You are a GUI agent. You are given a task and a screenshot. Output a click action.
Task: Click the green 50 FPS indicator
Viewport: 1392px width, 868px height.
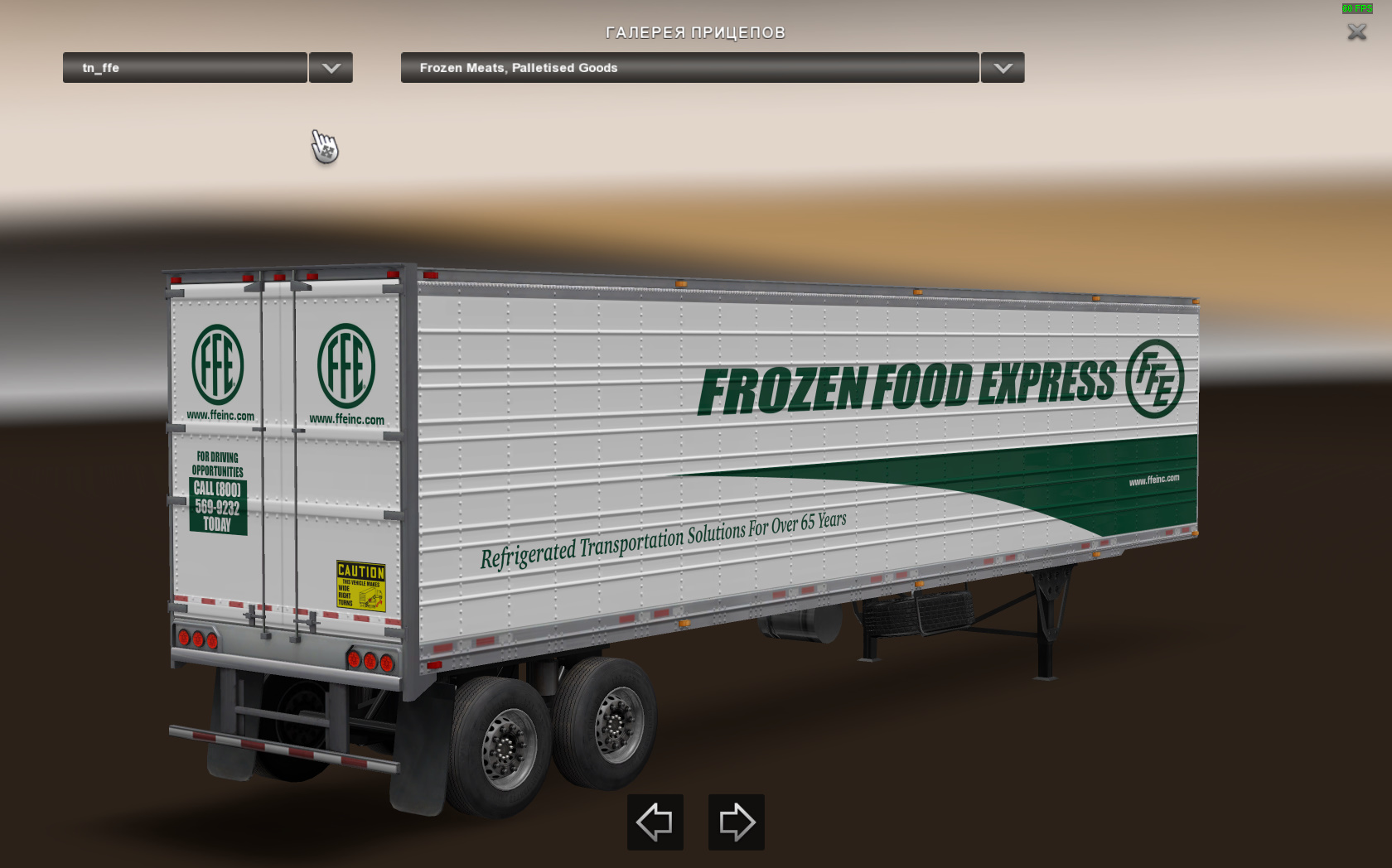(1356, 8)
